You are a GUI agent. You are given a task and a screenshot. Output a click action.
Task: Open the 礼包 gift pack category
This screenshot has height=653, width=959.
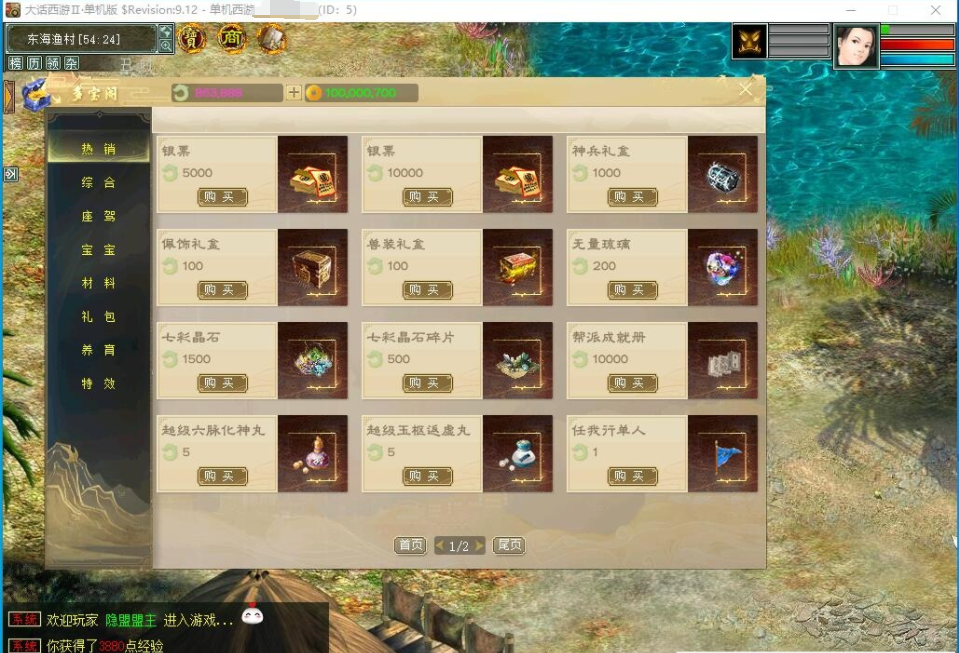99,317
